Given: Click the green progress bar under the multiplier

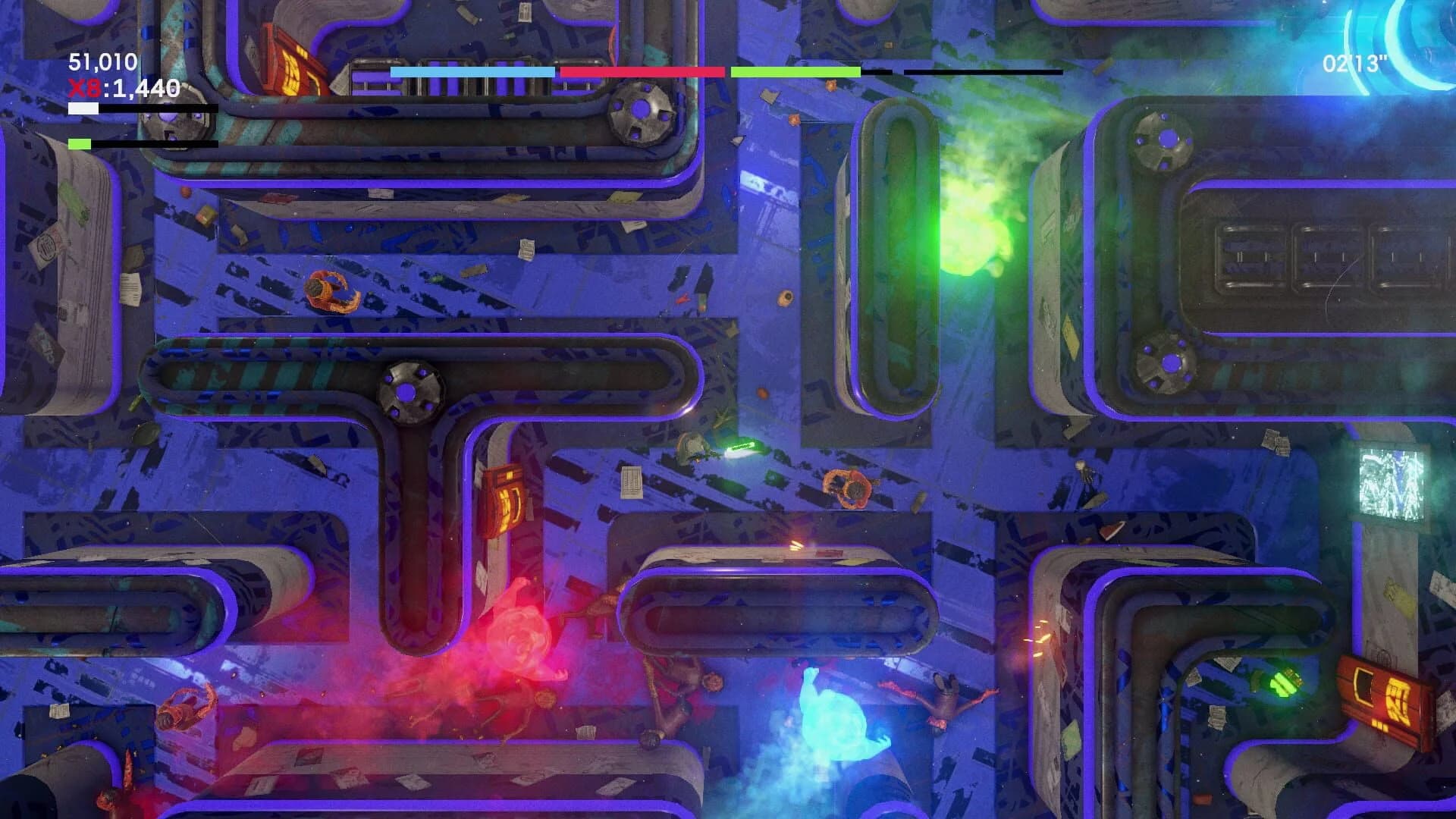Looking at the screenshot, I should (x=80, y=142).
